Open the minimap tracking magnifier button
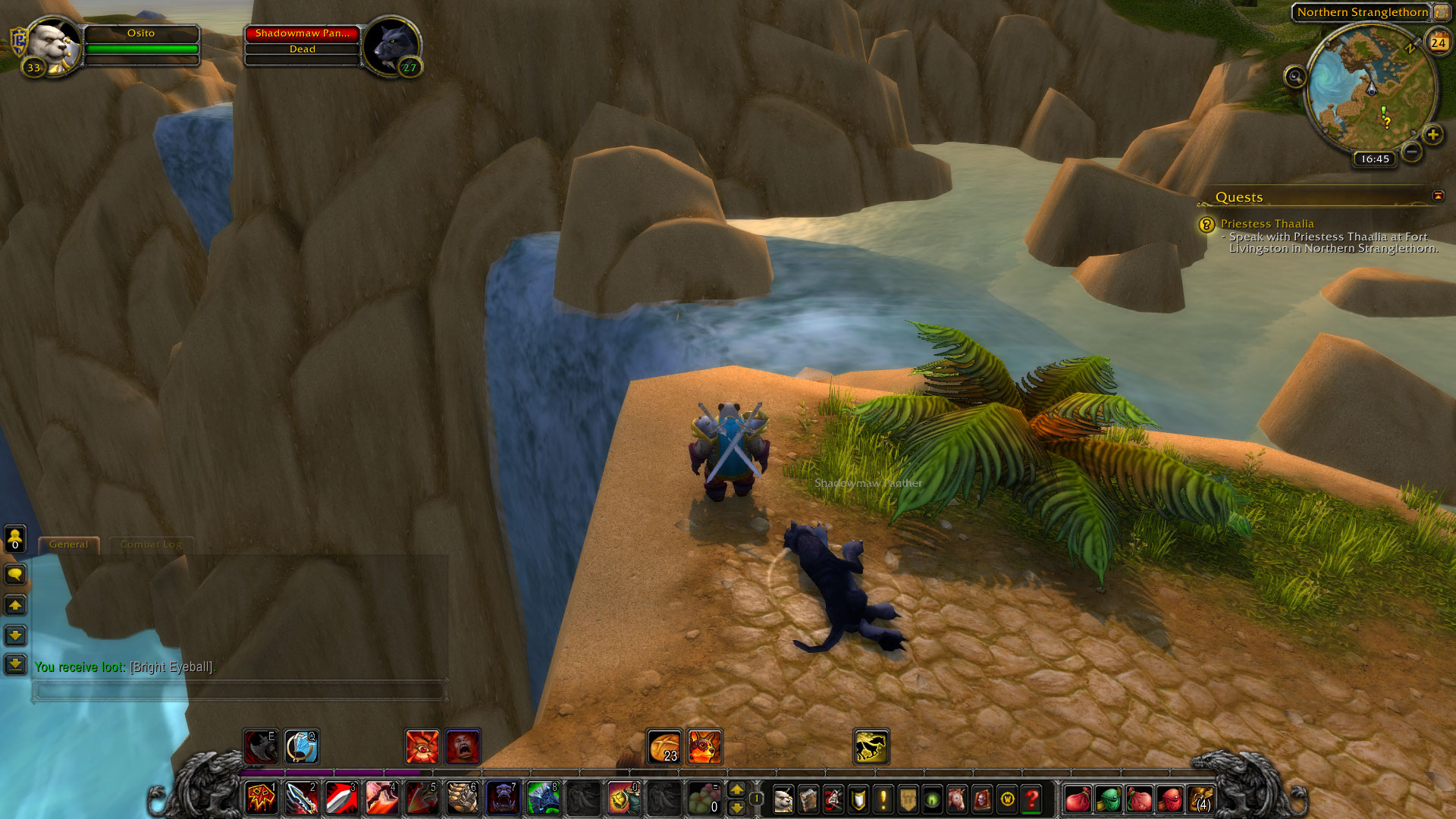This screenshot has height=819, width=1456. pos(1295,77)
